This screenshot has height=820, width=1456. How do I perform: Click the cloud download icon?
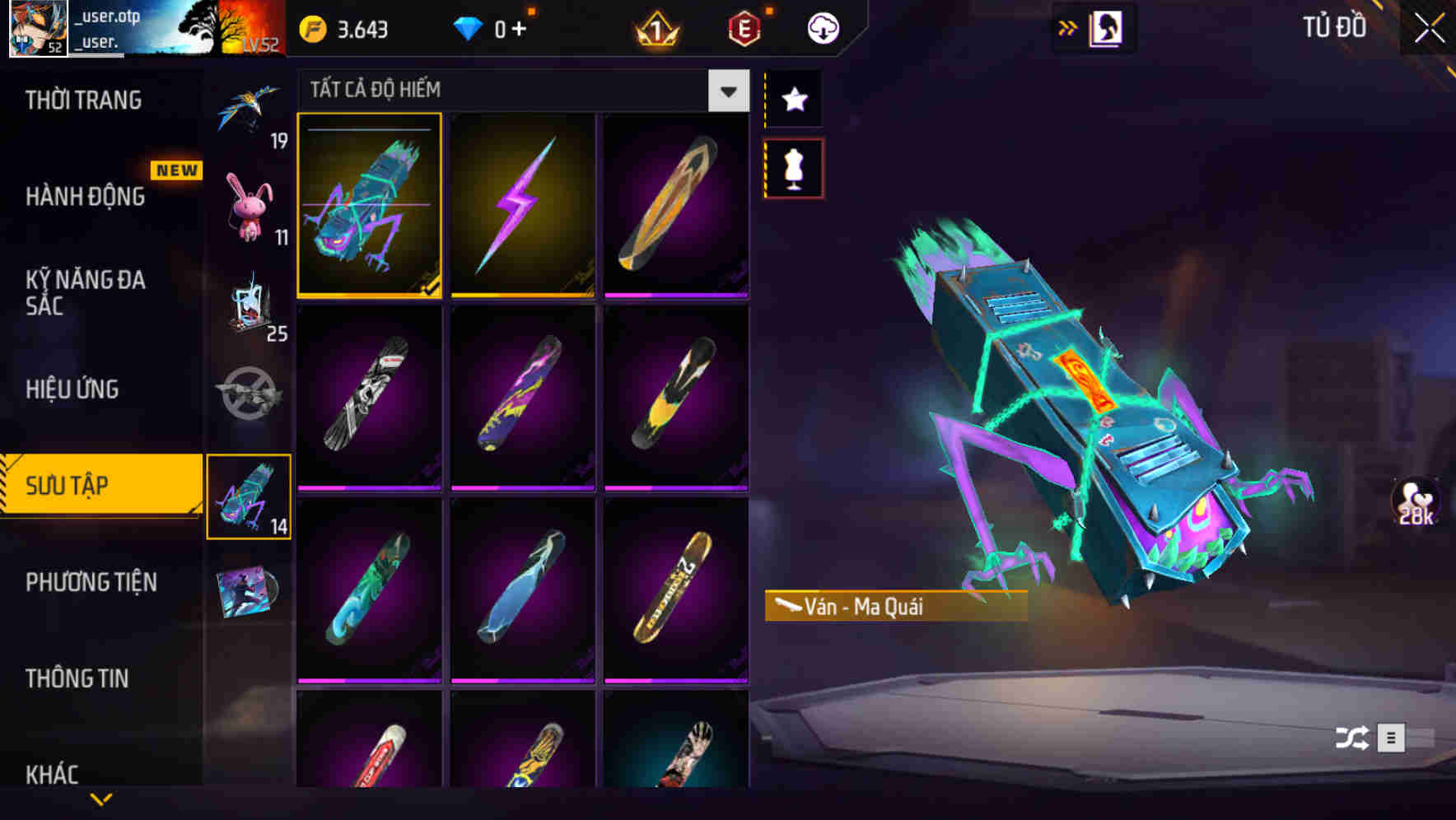tap(821, 27)
